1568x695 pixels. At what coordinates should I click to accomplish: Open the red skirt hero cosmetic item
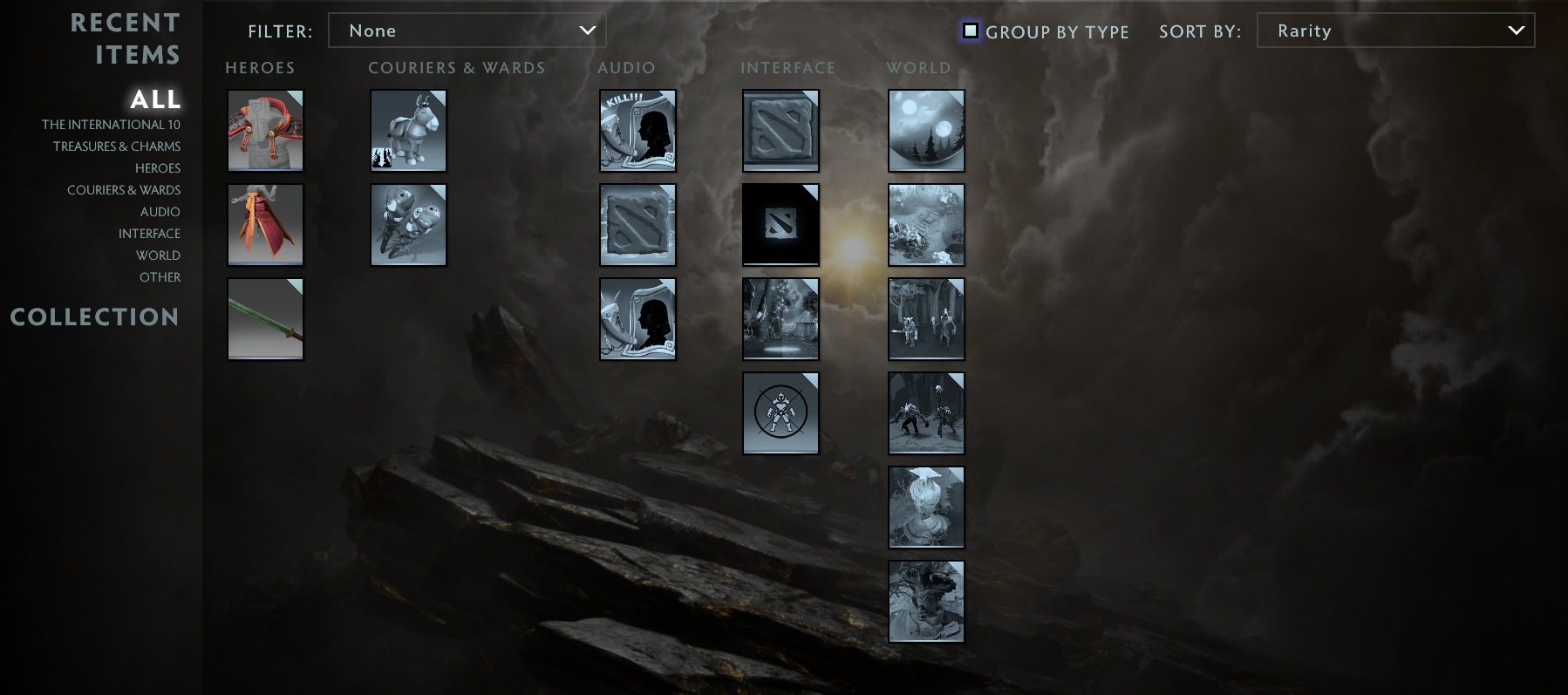(x=265, y=224)
